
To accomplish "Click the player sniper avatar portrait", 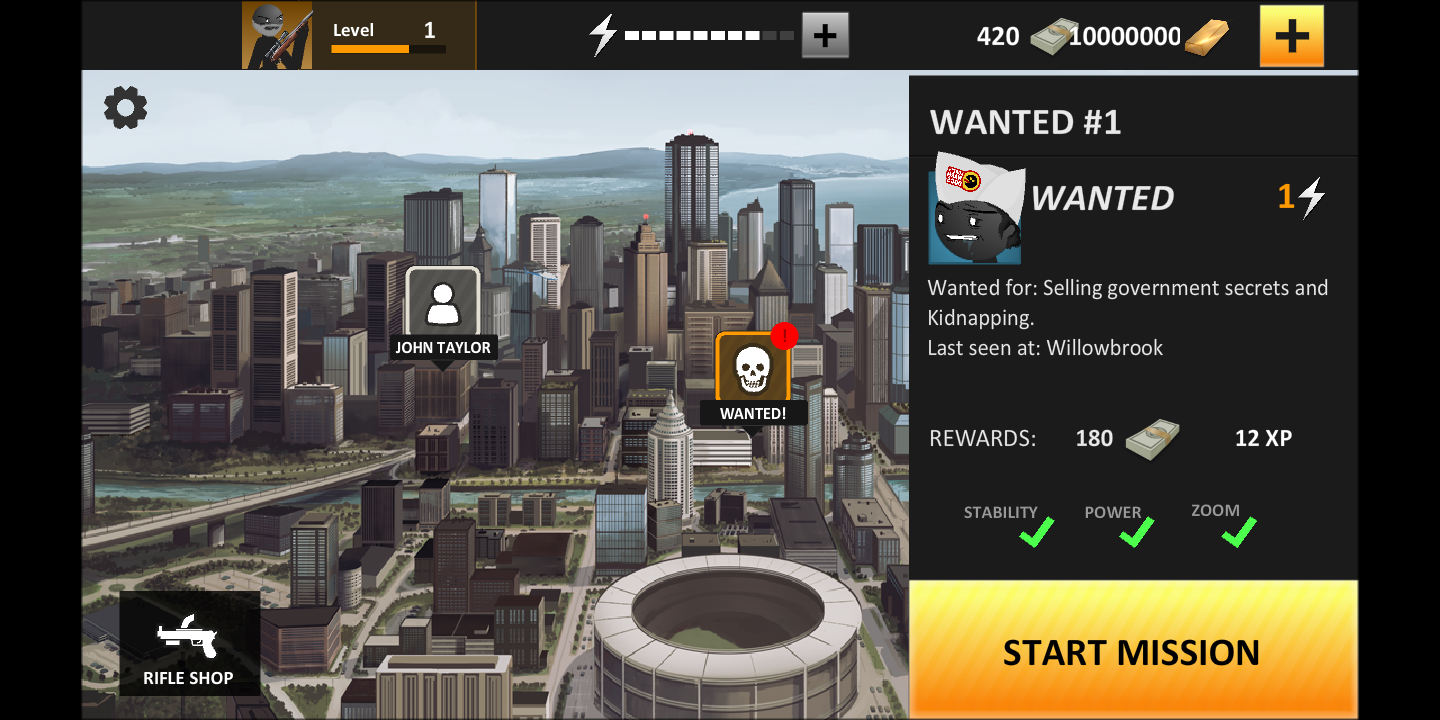I will [277, 33].
